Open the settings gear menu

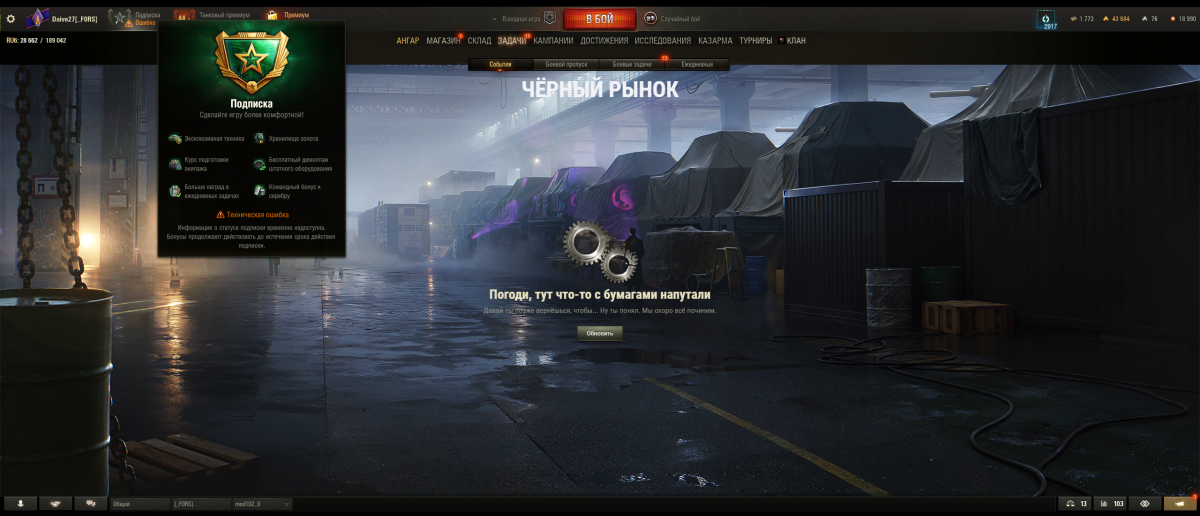11,18
